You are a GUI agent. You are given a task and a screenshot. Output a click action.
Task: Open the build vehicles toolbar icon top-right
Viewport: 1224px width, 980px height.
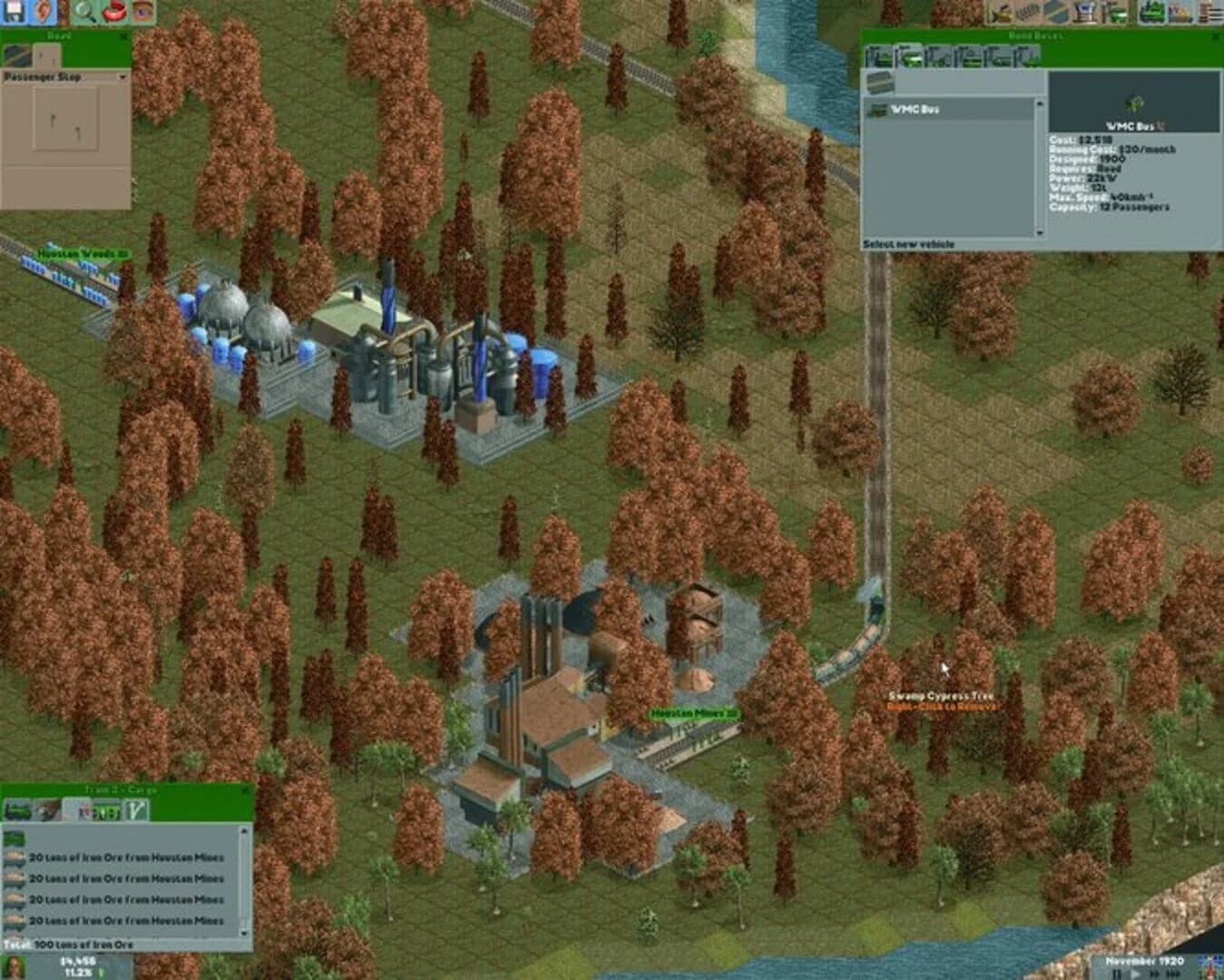1151,12
